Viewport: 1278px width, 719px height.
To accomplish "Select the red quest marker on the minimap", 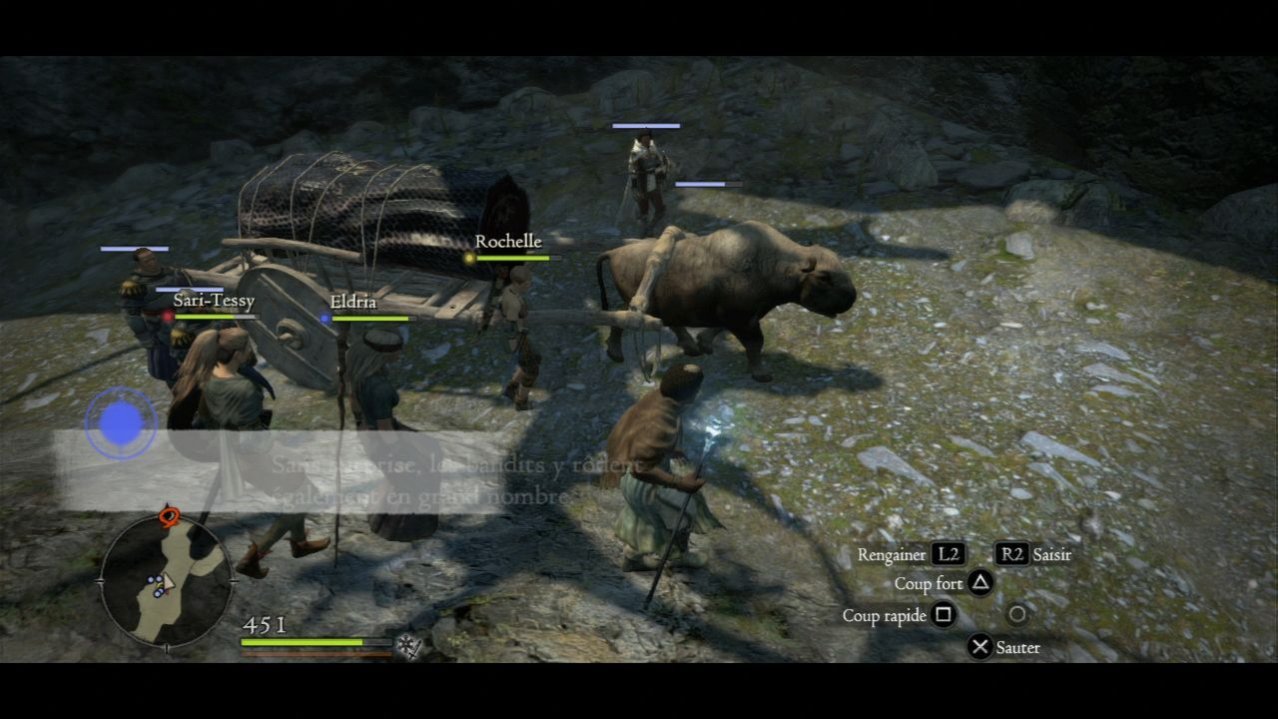I will [x=168, y=516].
